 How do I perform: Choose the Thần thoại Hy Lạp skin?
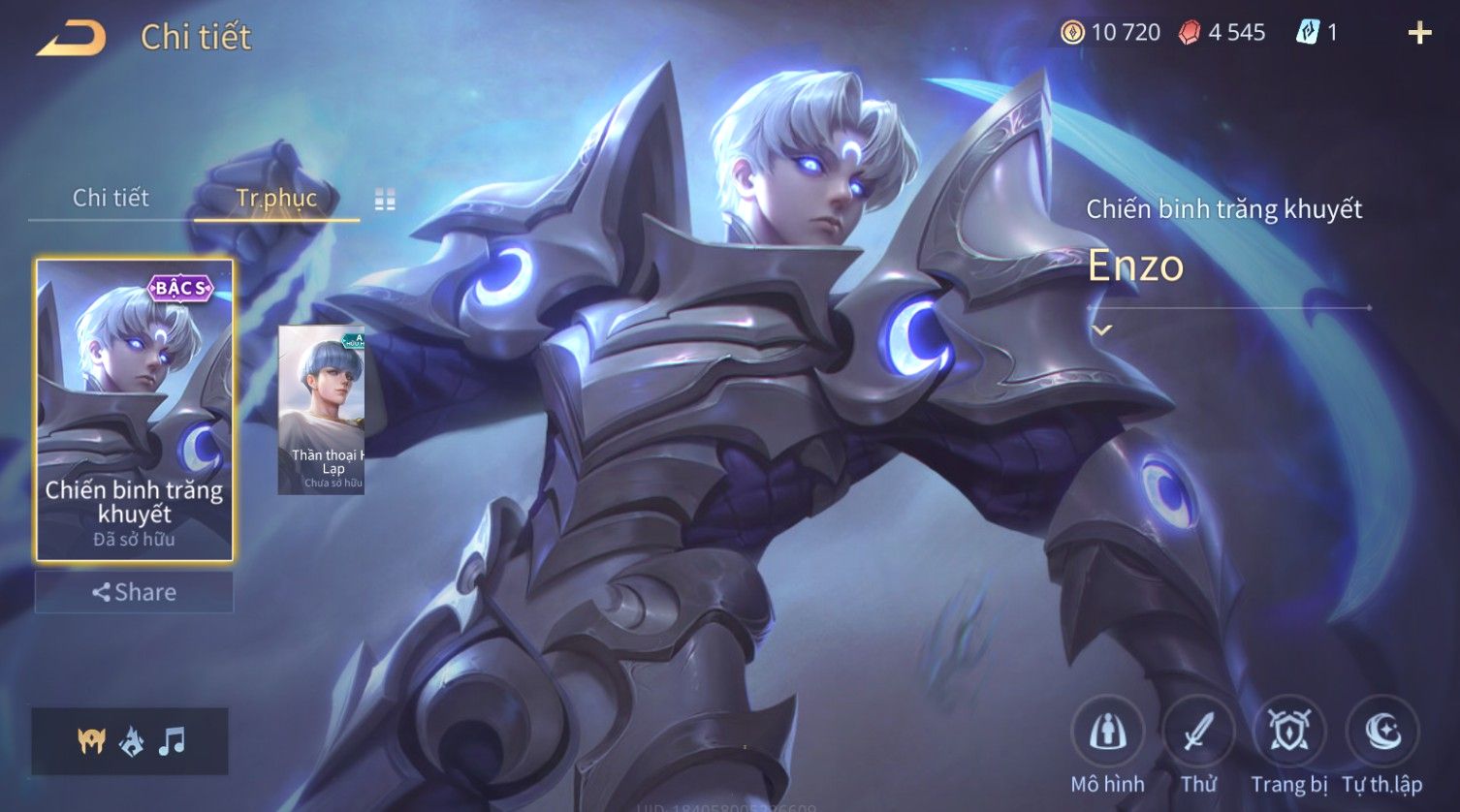(x=321, y=410)
